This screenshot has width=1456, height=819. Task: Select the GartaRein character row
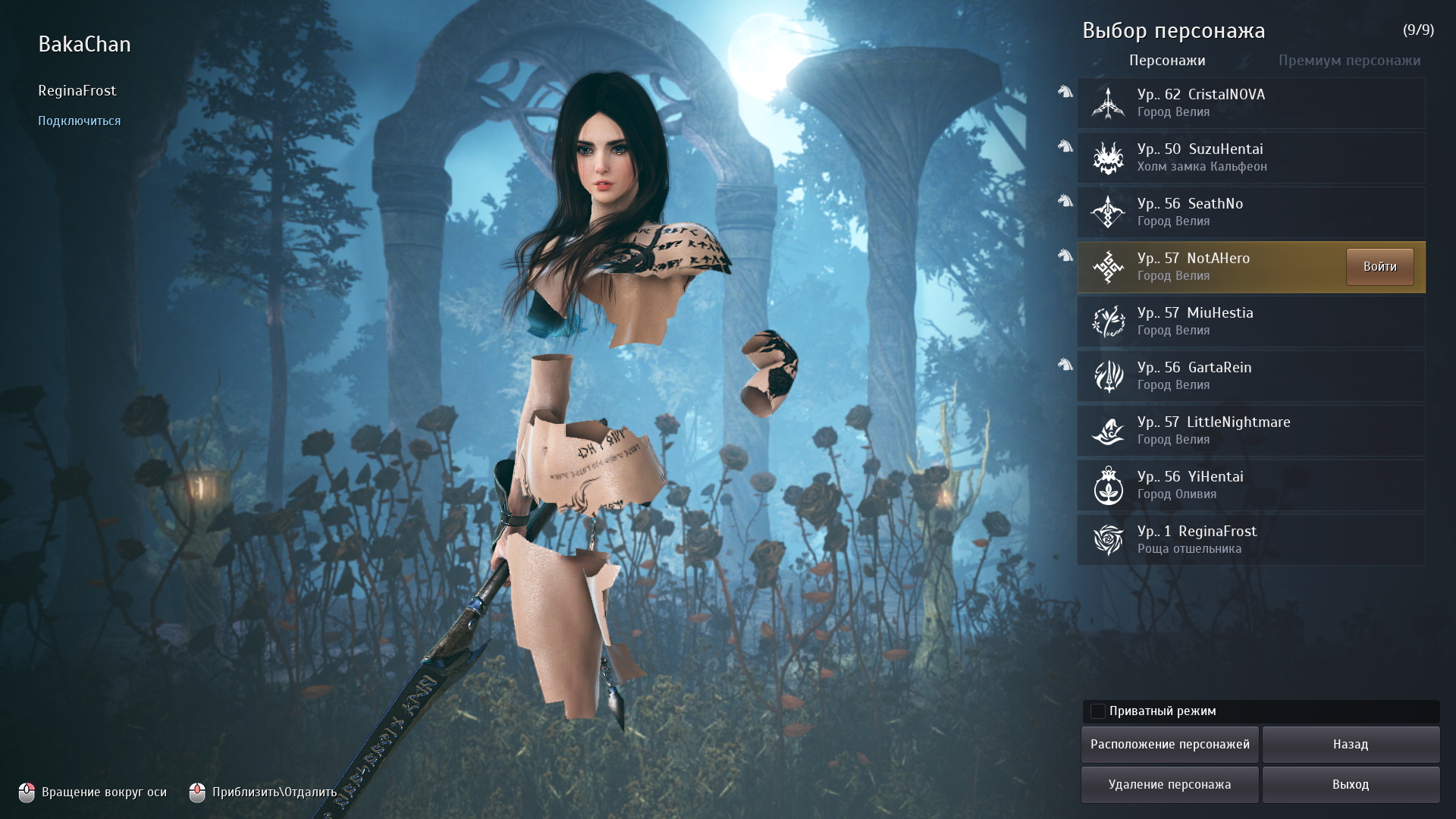(1250, 376)
